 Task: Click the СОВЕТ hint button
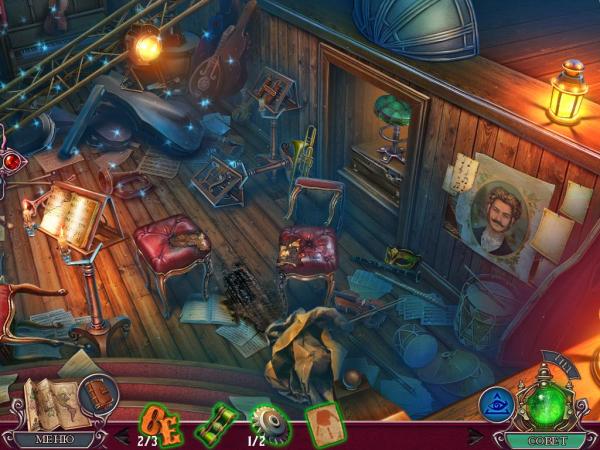(545, 439)
